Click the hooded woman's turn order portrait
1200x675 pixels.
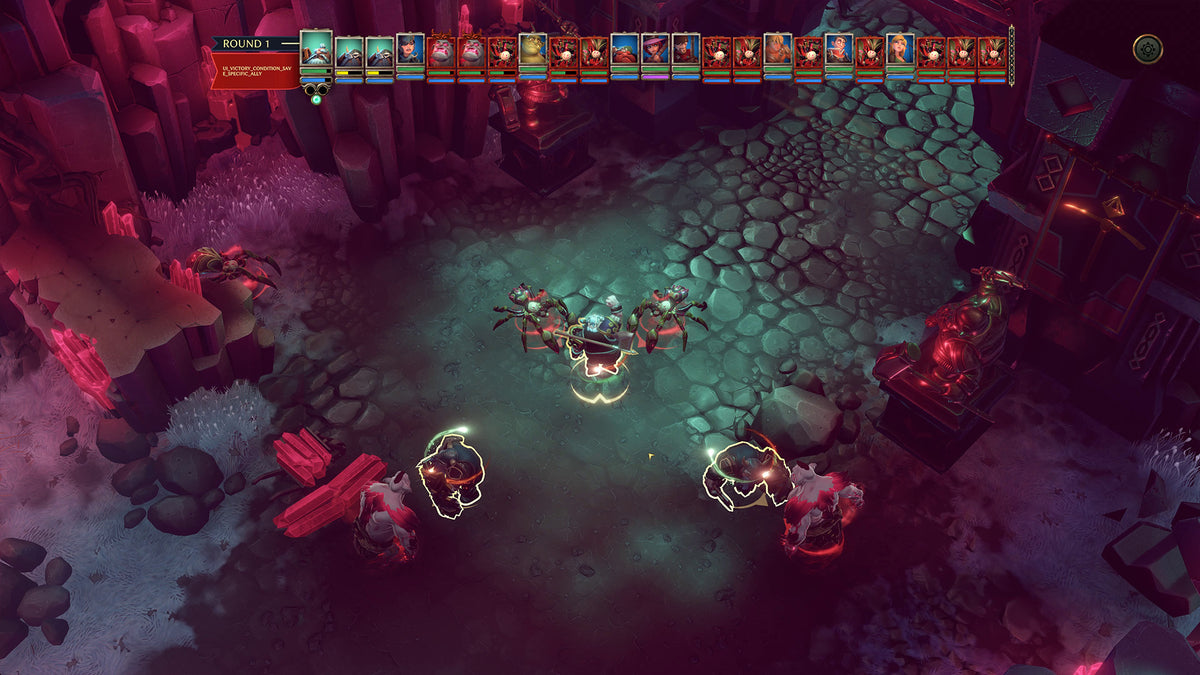(410, 50)
